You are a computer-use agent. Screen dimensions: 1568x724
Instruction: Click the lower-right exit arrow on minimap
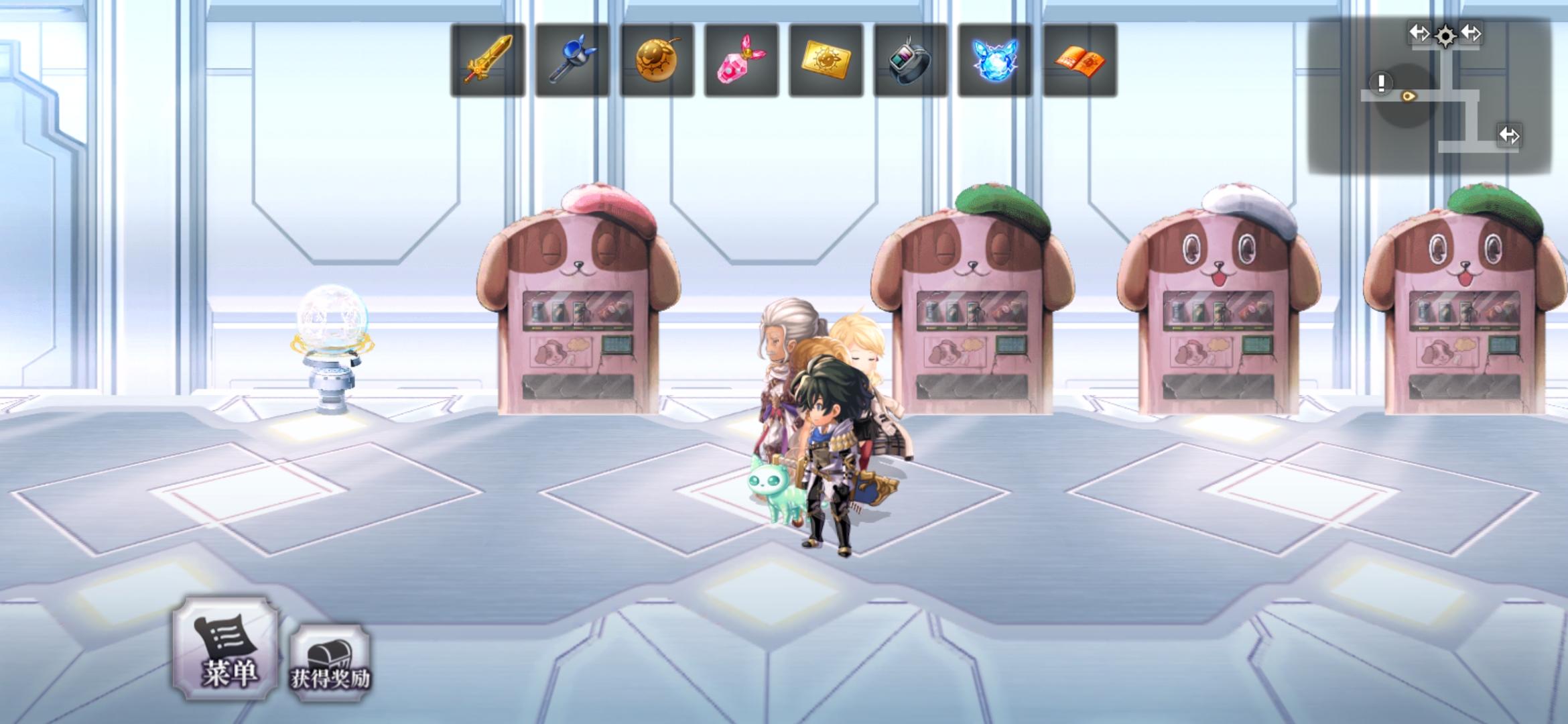(x=1510, y=135)
